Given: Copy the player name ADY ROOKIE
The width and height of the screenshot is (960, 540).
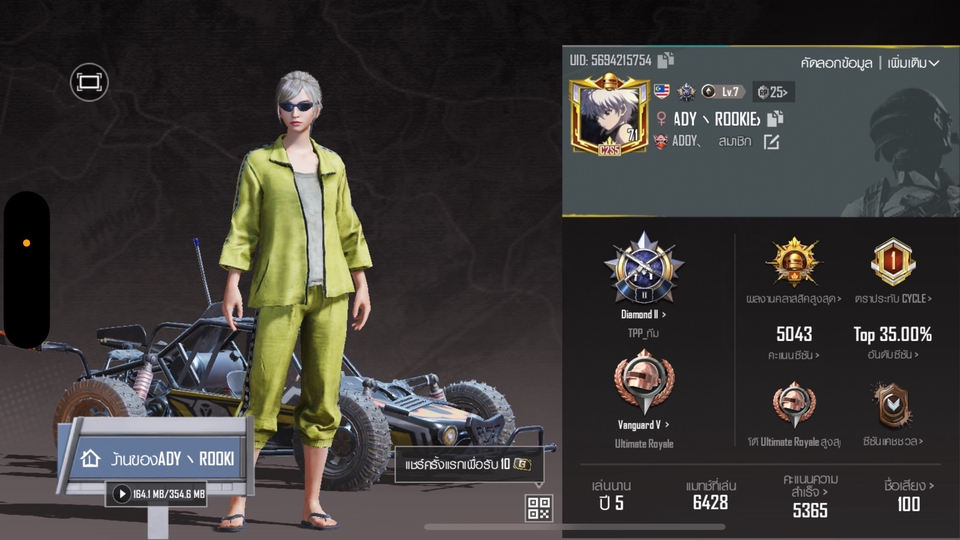Looking at the screenshot, I should pyautogui.click(x=775, y=118).
